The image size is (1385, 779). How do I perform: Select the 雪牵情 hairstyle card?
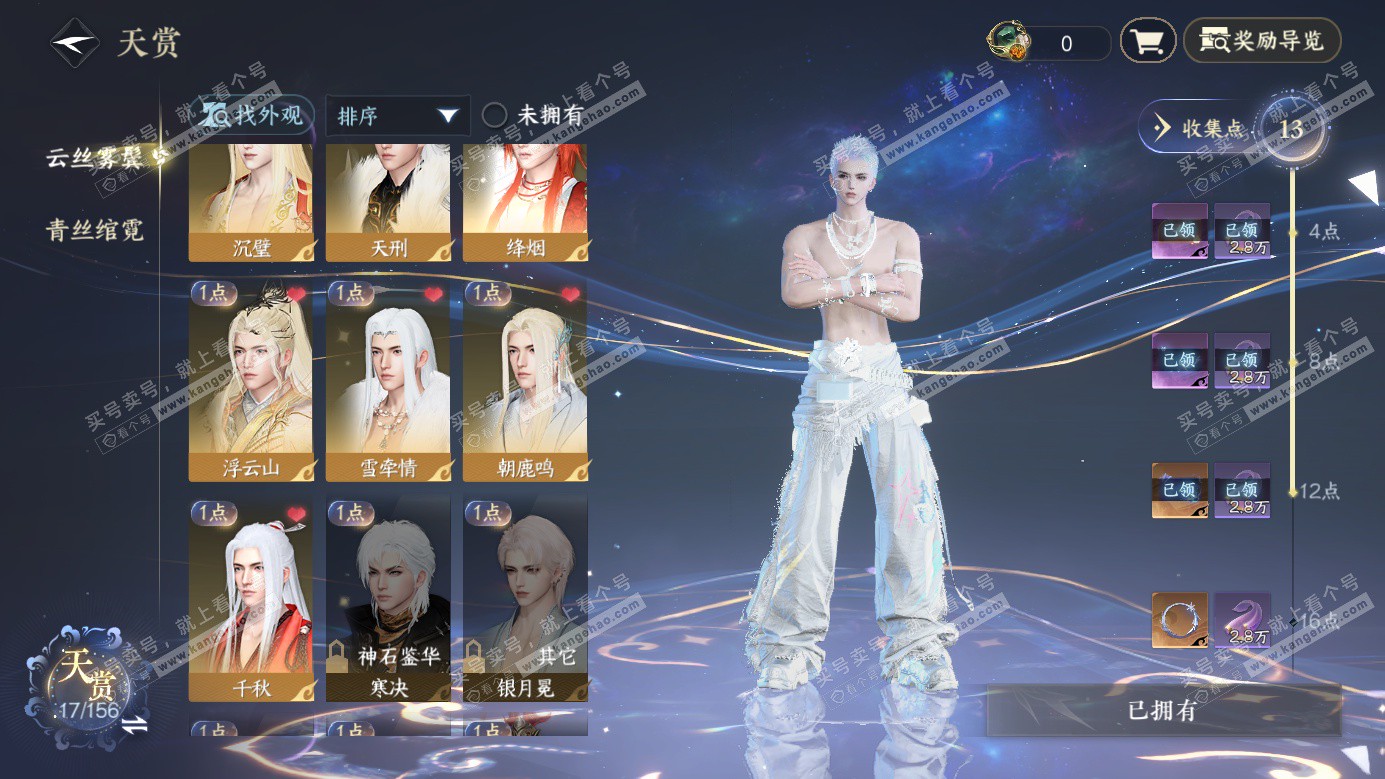click(388, 380)
